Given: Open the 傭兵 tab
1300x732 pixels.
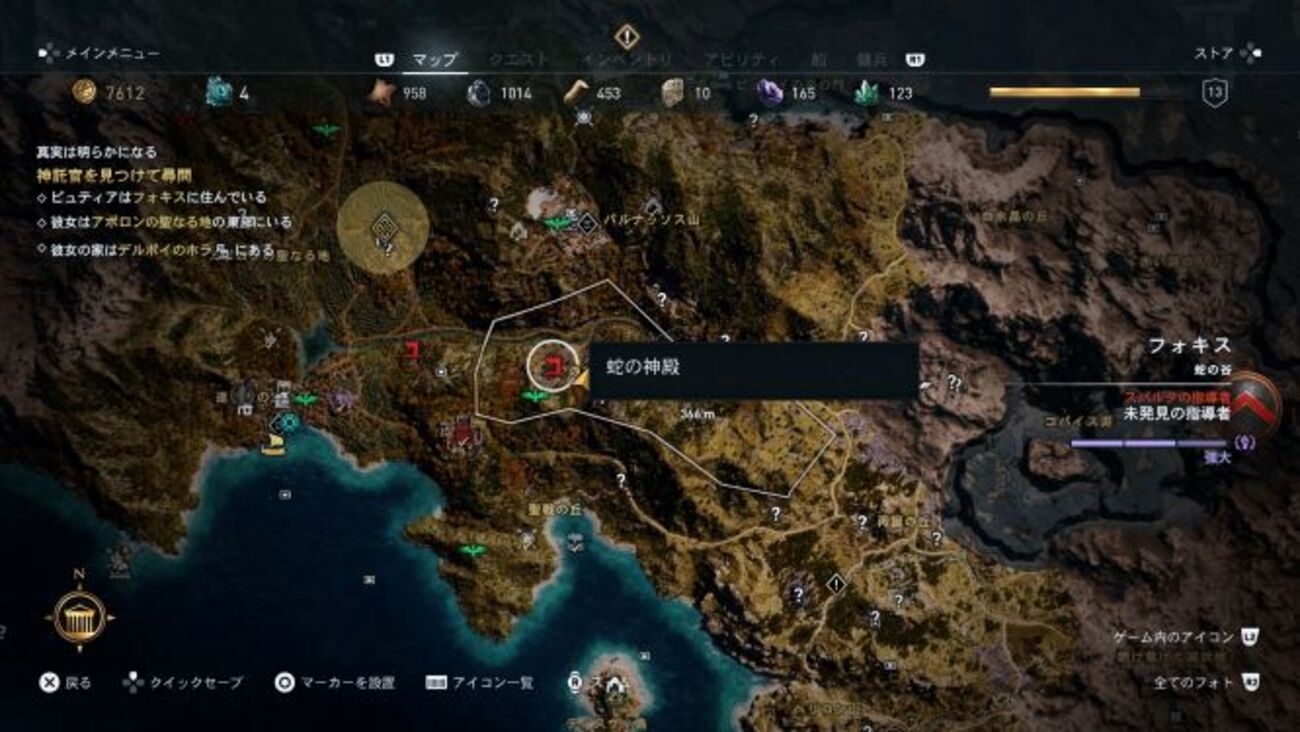Looking at the screenshot, I should click(x=872, y=60).
